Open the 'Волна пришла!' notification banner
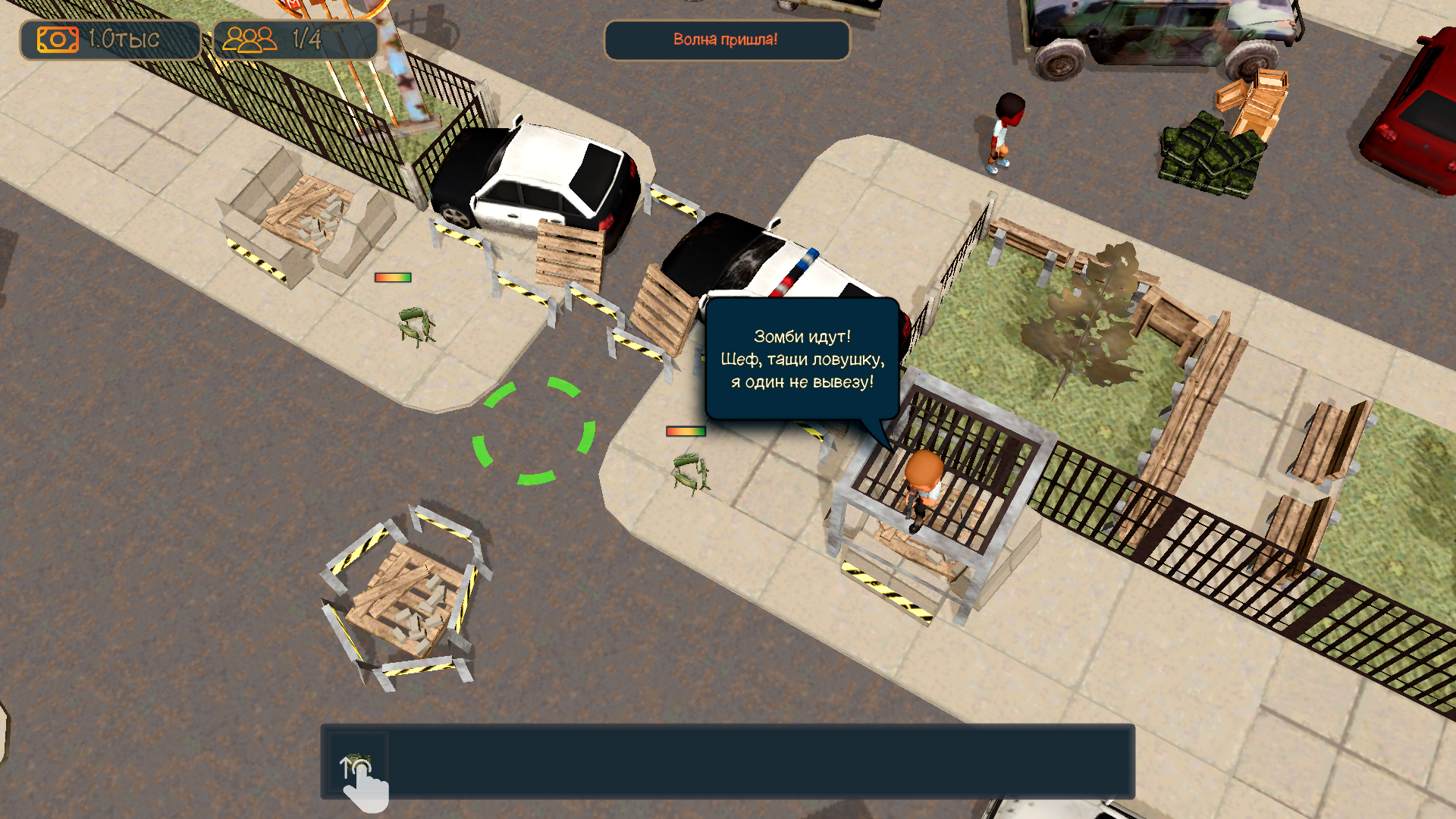The height and width of the screenshot is (819, 1456). tap(726, 41)
